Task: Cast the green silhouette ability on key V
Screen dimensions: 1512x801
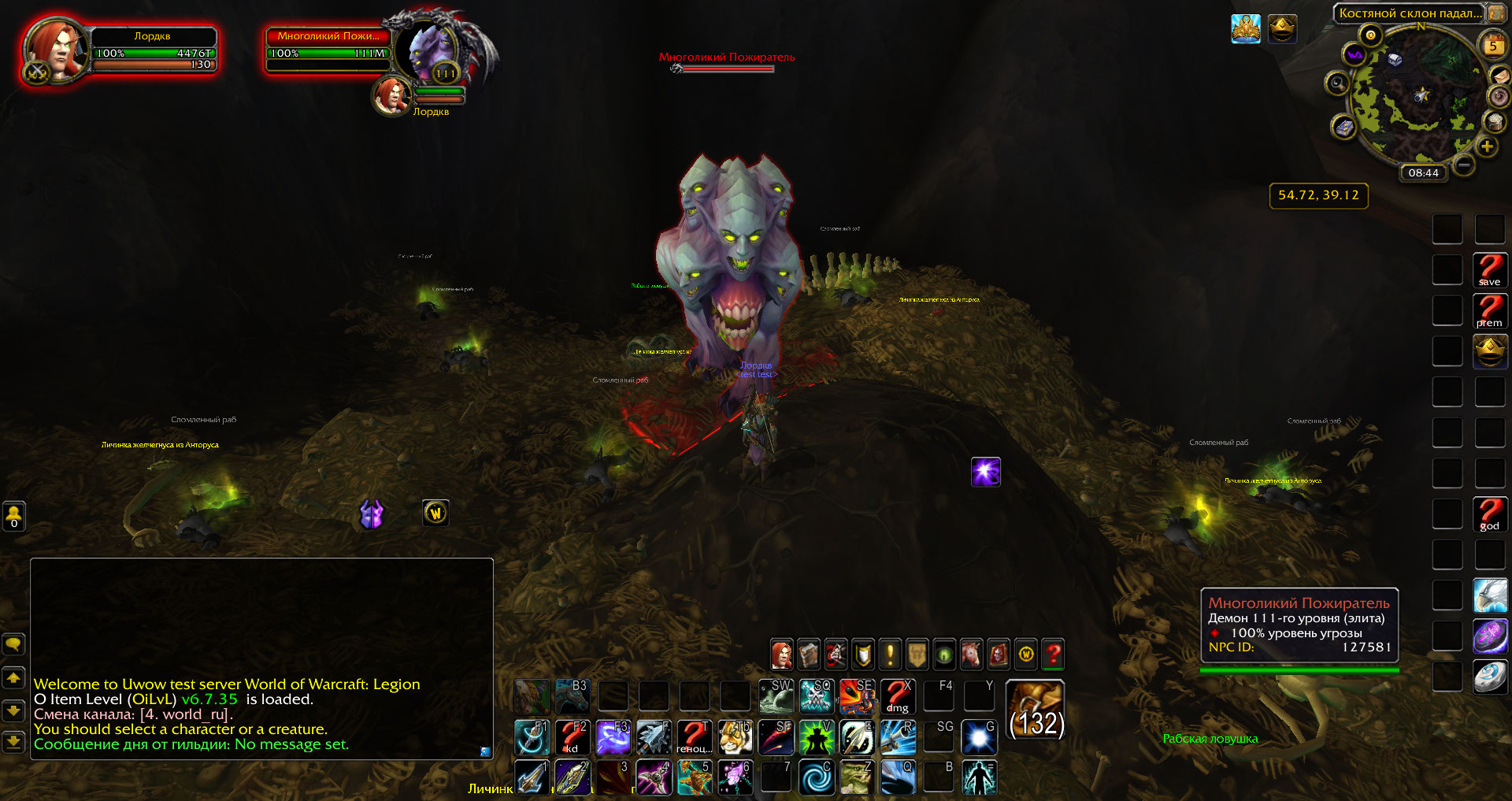Action: [x=817, y=737]
